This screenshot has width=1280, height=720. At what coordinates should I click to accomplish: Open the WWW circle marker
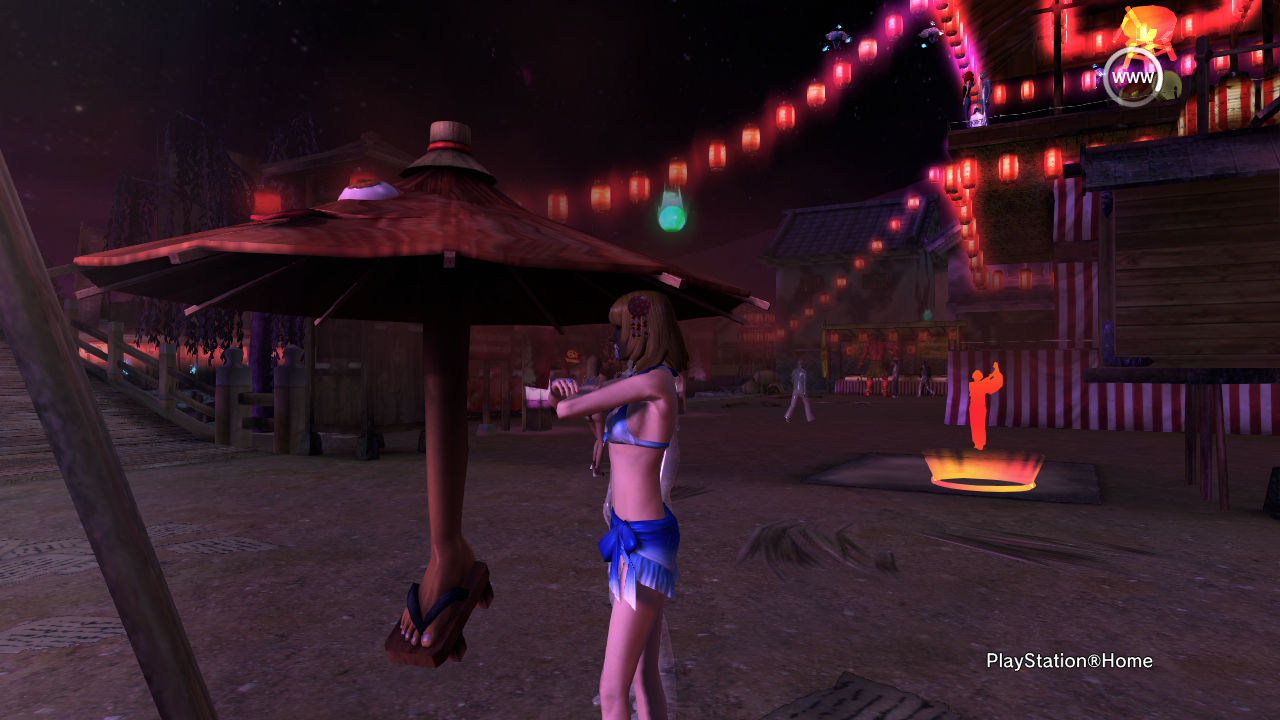[x=1132, y=77]
